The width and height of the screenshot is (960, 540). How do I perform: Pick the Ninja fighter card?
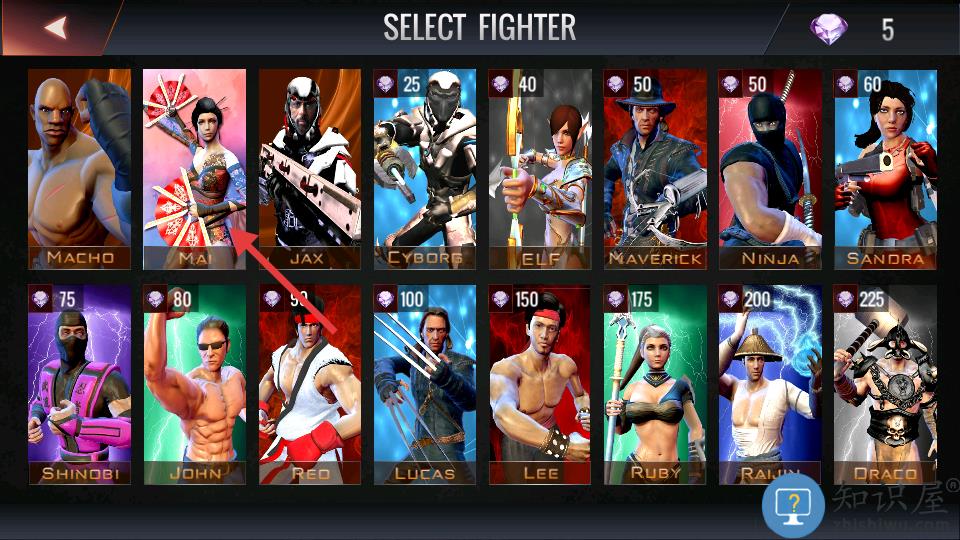pos(770,168)
